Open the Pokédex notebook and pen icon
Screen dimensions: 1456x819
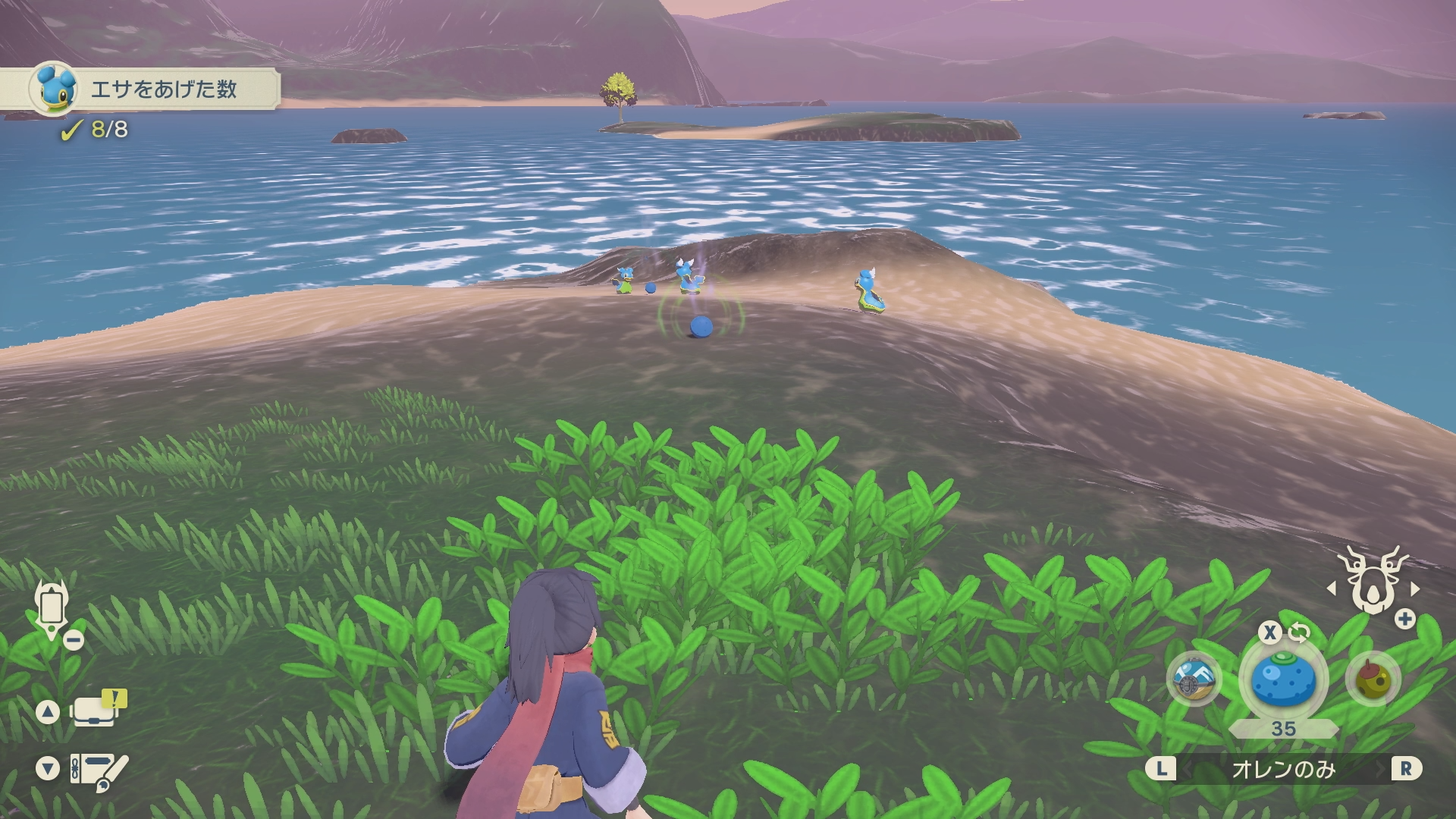[x=99, y=770]
